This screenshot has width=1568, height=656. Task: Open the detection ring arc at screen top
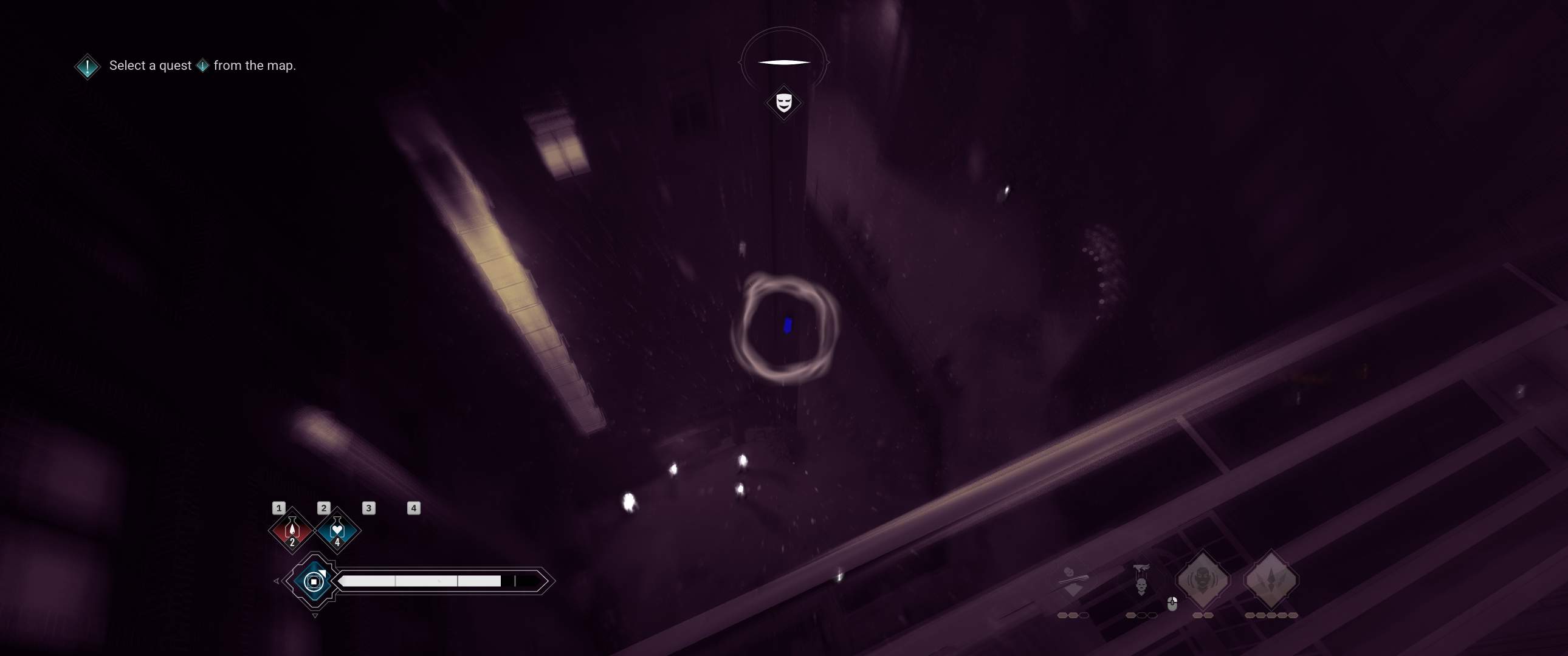(784, 32)
